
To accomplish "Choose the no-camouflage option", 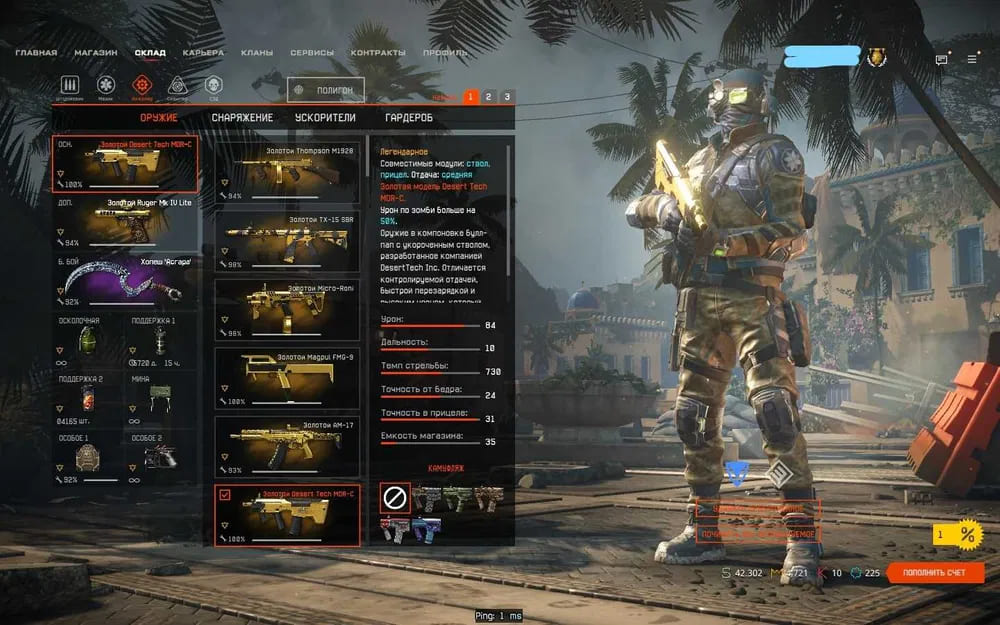I will (x=395, y=496).
